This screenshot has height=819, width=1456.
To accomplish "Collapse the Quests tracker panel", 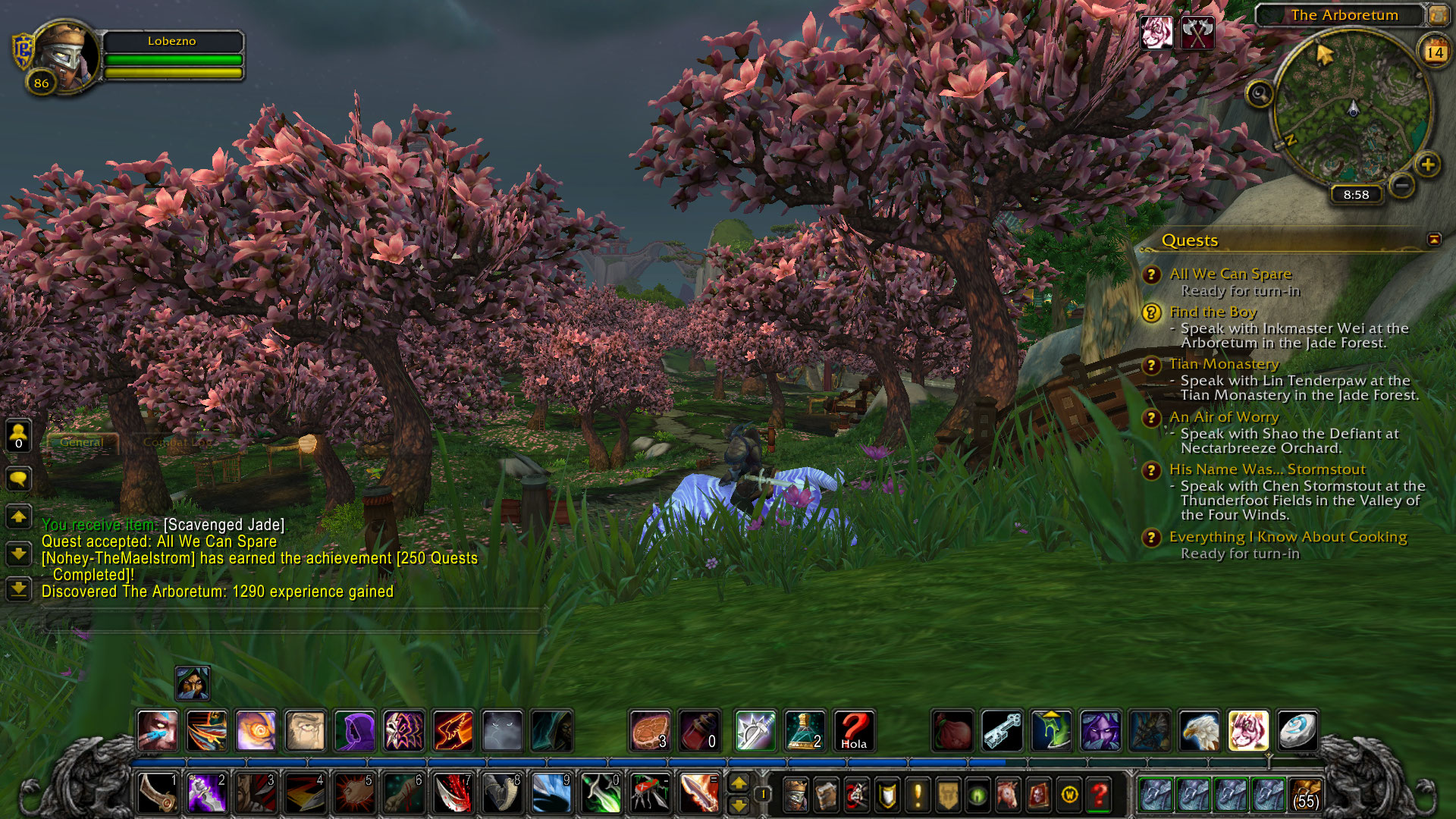I will pyautogui.click(x=1434, y=240).
